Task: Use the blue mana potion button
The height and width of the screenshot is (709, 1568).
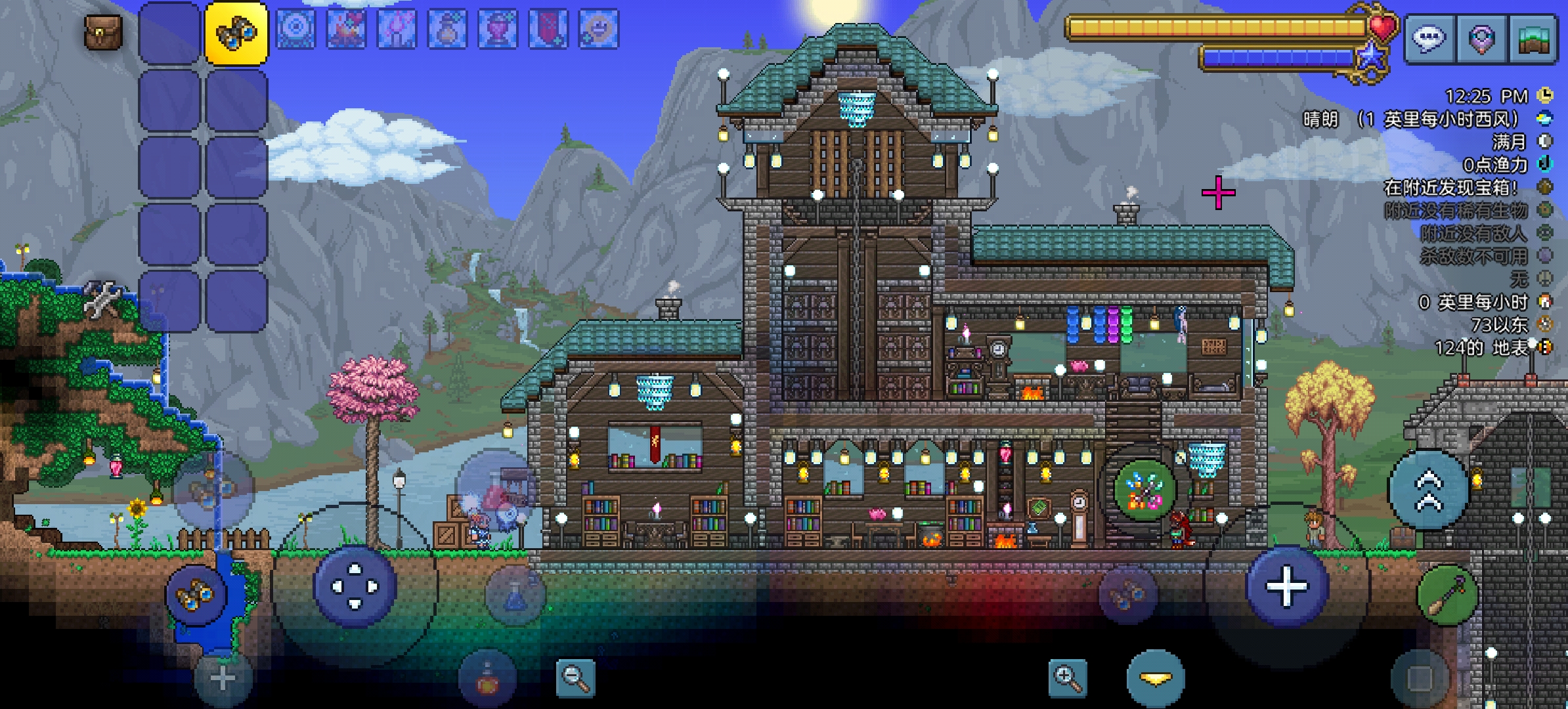Action: 515,595
